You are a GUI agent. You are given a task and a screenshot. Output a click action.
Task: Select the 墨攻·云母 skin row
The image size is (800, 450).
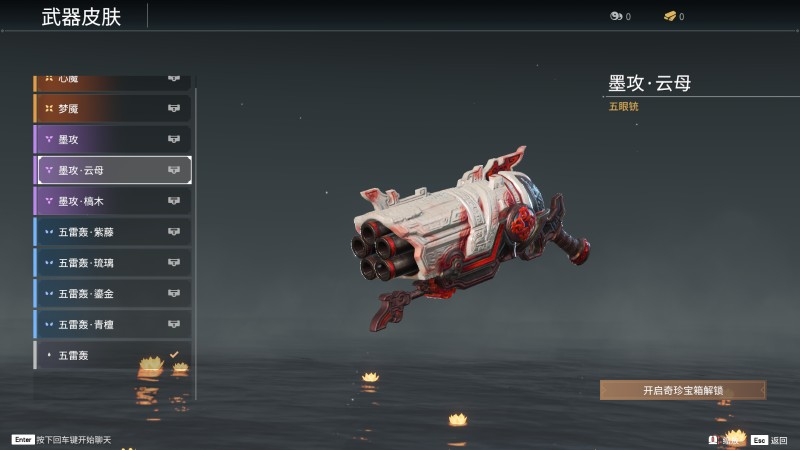(113, 170)
